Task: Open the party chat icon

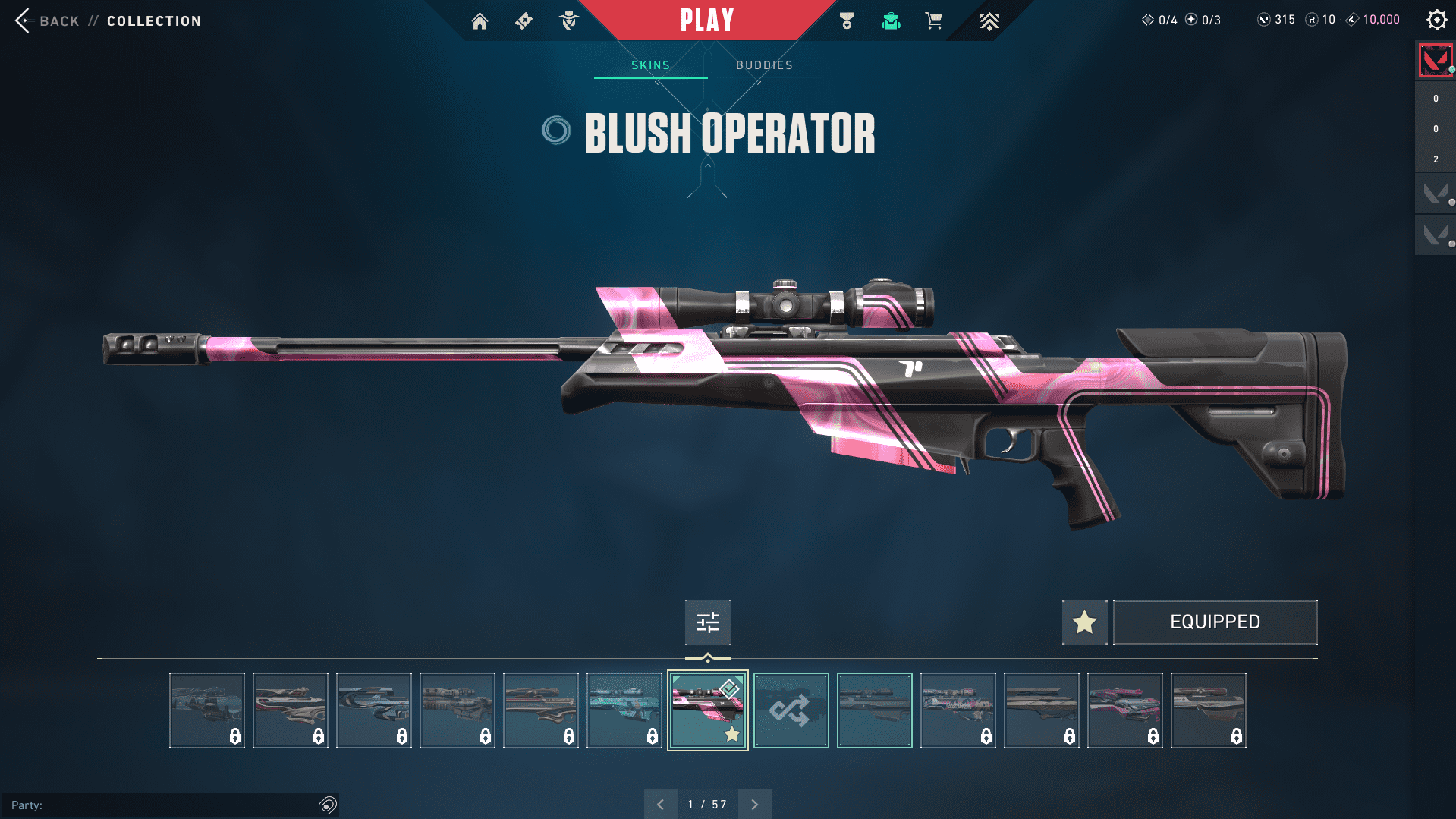Action: (x=327, y=805)
